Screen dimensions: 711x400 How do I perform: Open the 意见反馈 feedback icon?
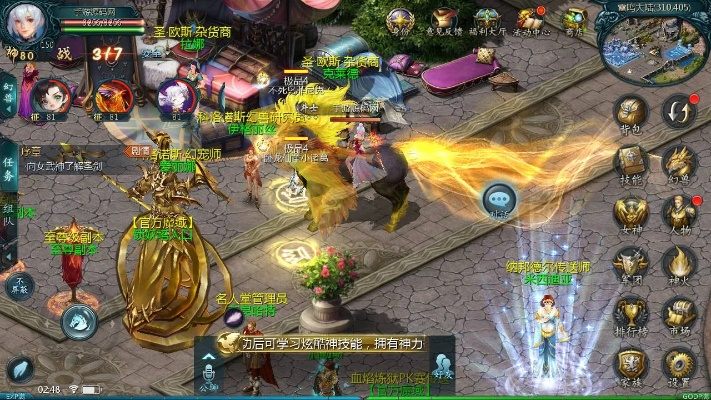444,20
